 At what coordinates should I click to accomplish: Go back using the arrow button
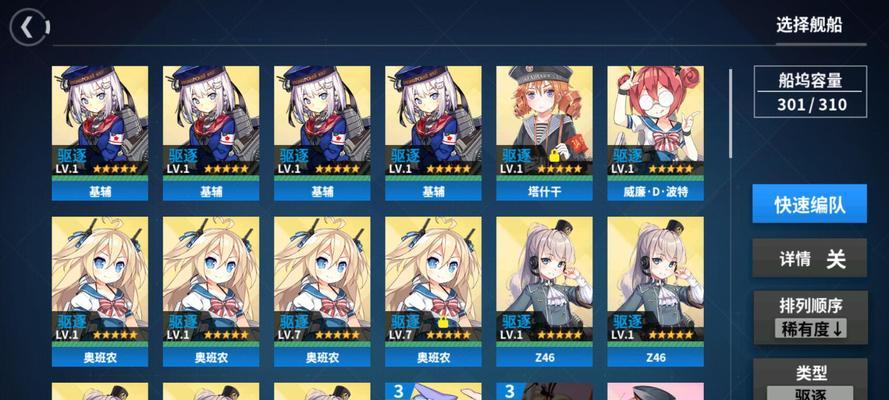[x=28, y=24]
